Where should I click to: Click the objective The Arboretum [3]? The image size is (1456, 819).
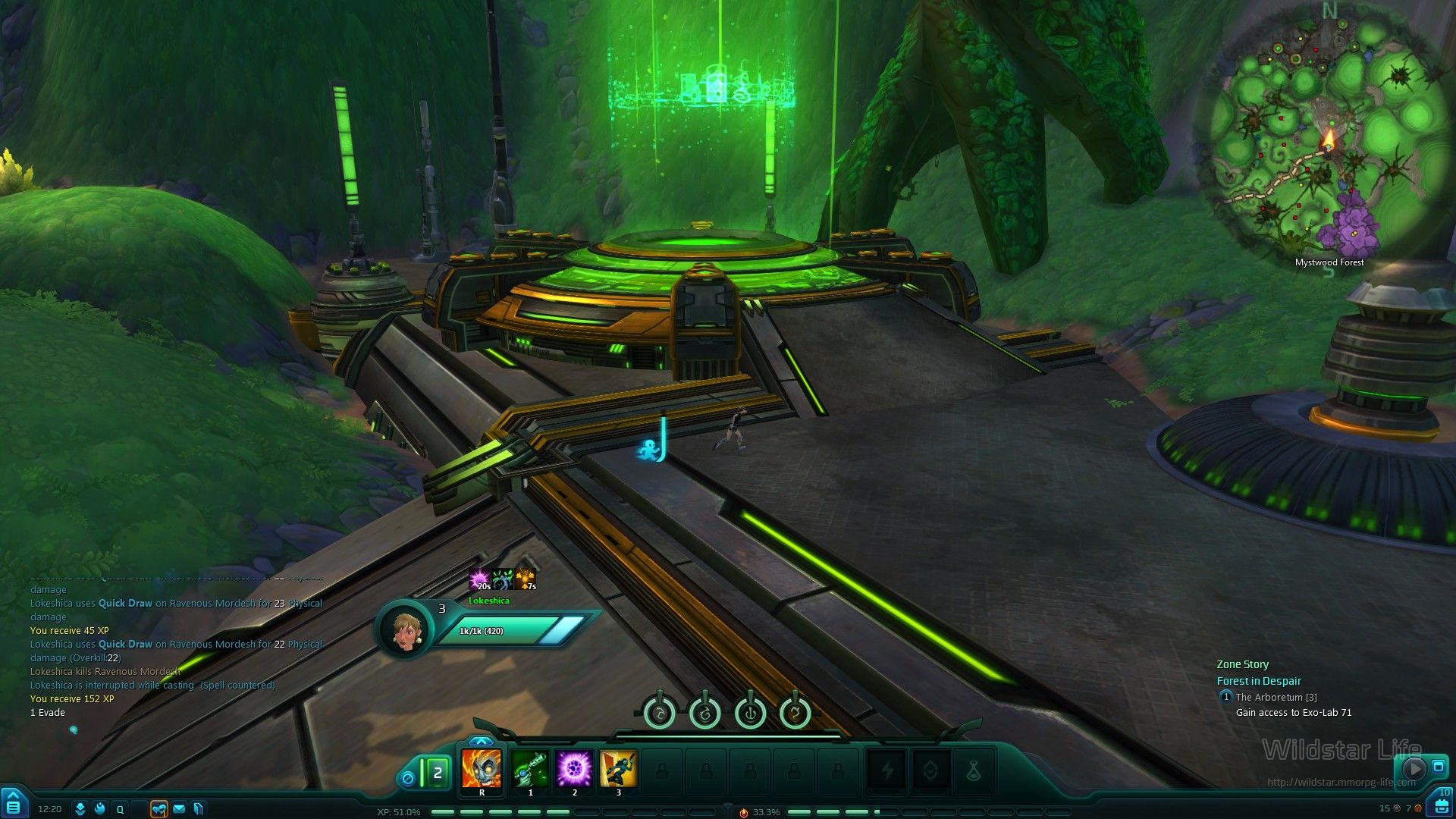point(1276,697)
